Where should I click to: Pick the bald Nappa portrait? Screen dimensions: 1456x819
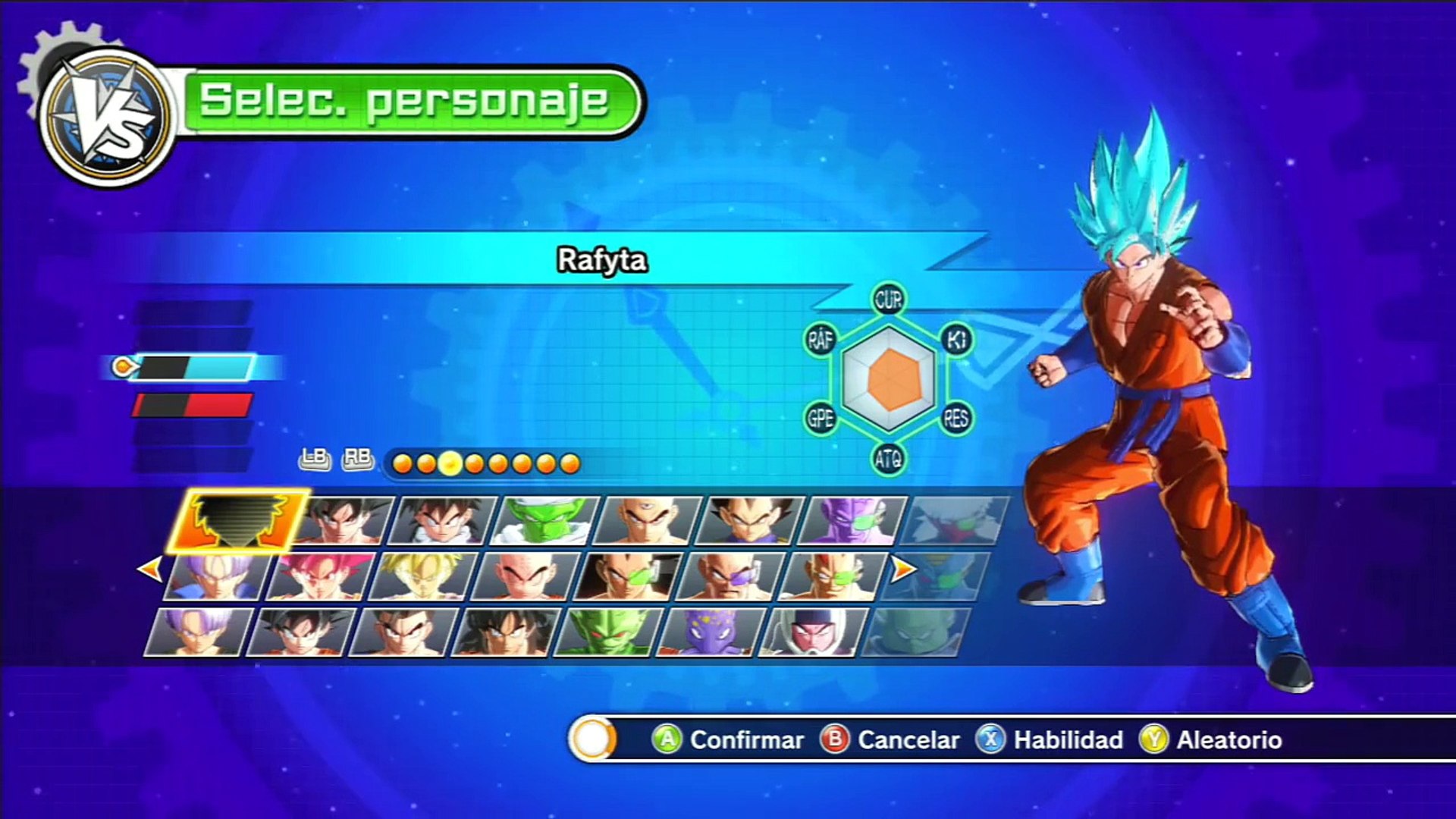[x=730, y=577]
